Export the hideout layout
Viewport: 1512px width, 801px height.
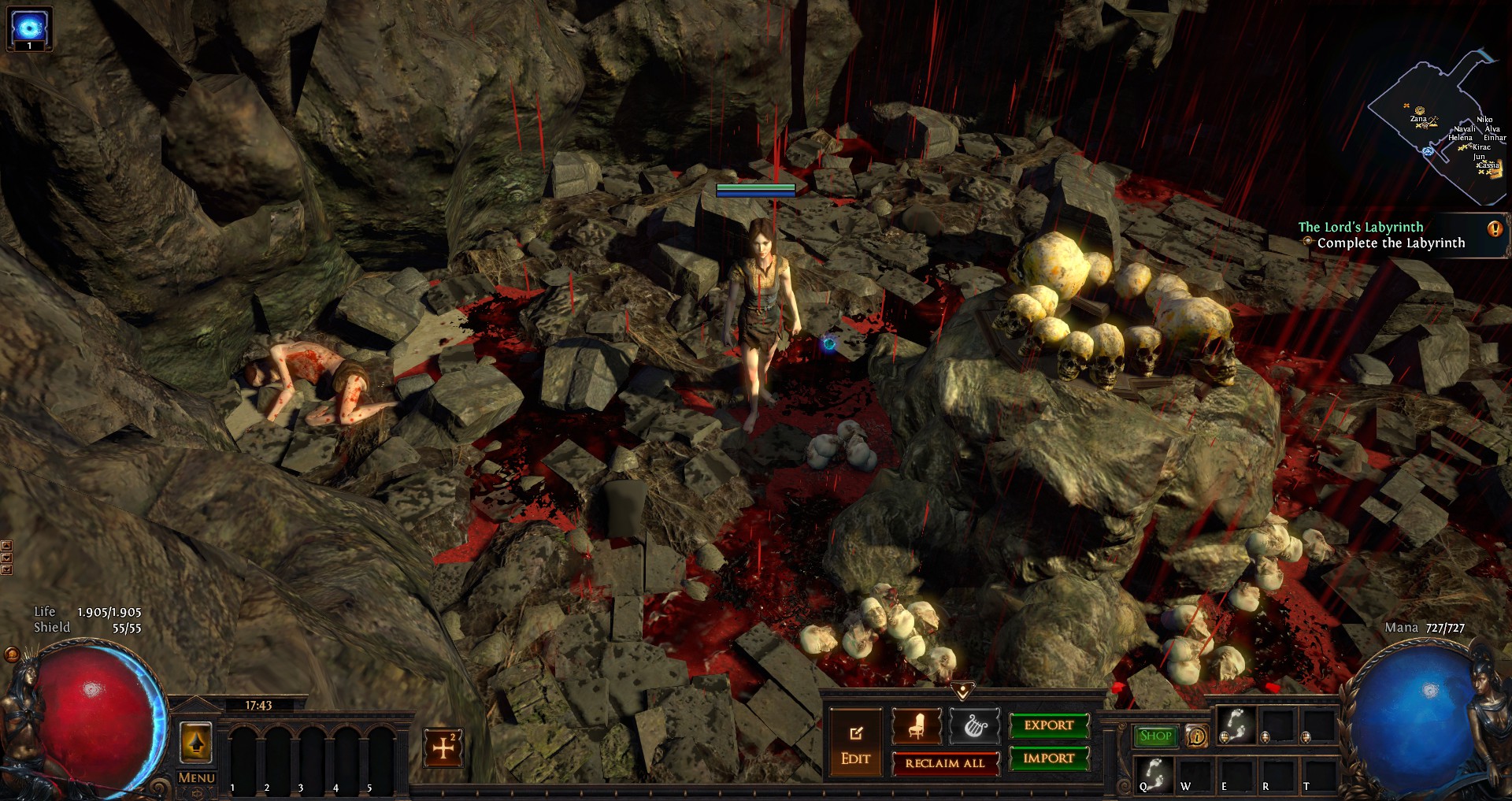click(x=1049, y=725)
